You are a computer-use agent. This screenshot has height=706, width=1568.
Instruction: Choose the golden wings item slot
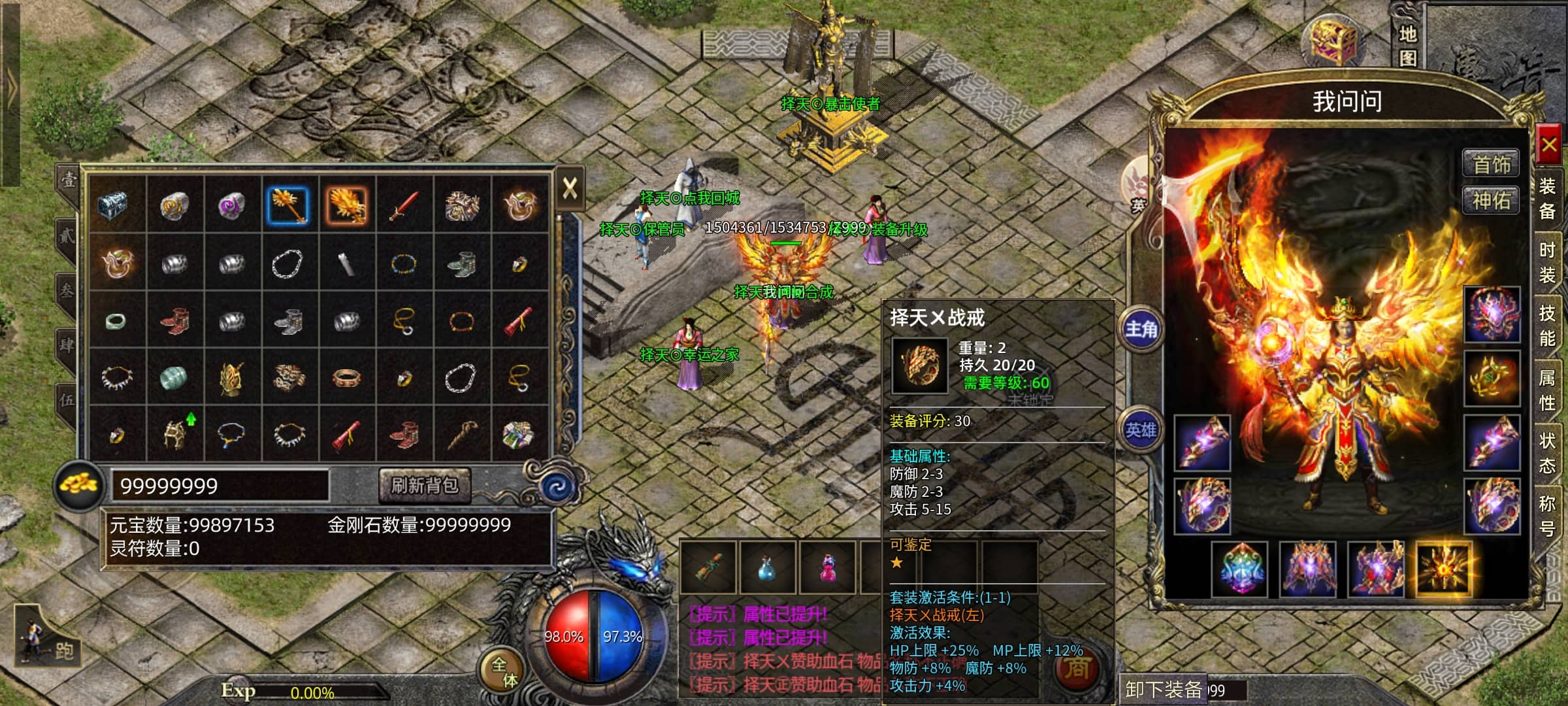[346, 205]
